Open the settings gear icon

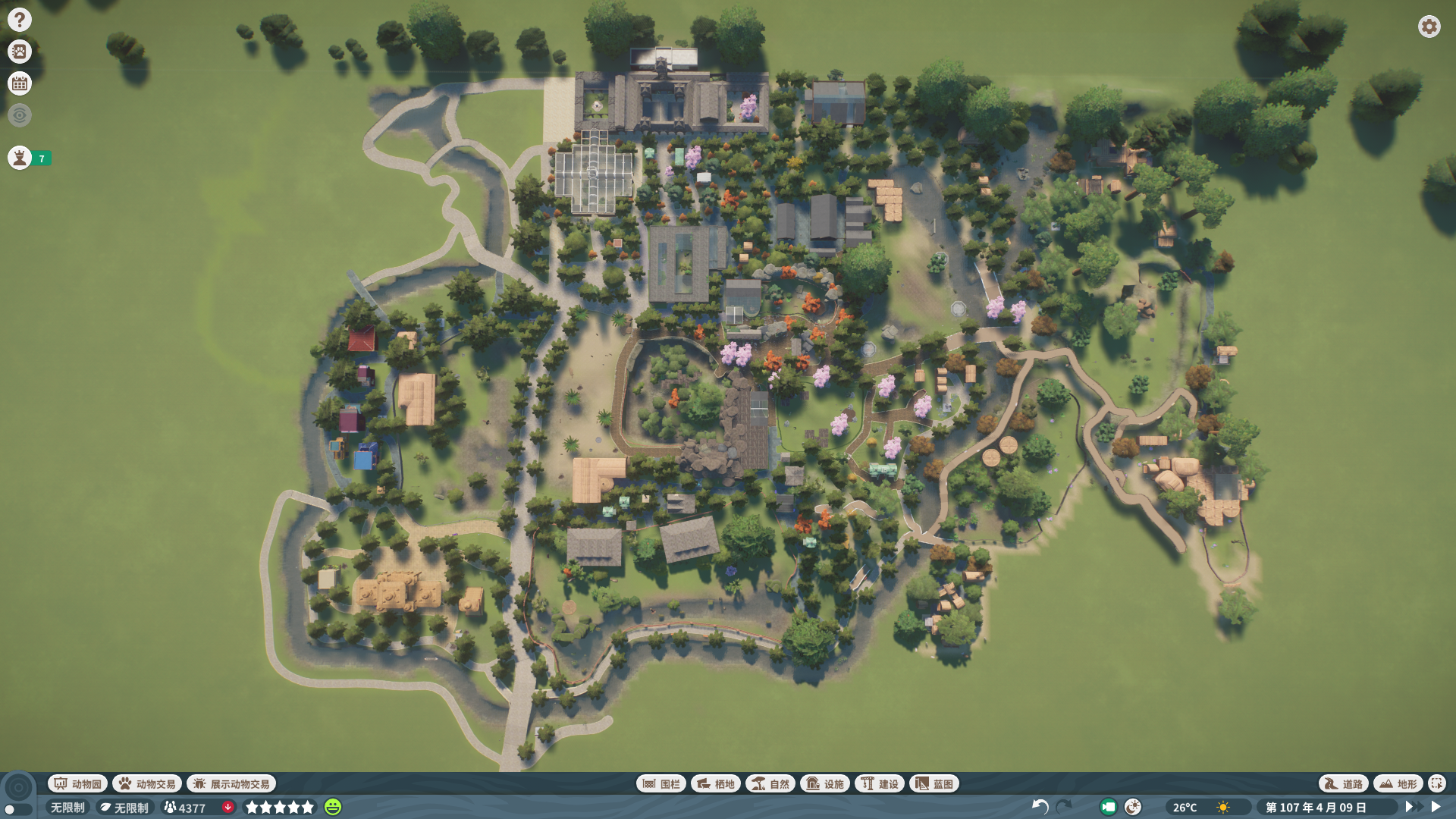tap(1429, 27)
